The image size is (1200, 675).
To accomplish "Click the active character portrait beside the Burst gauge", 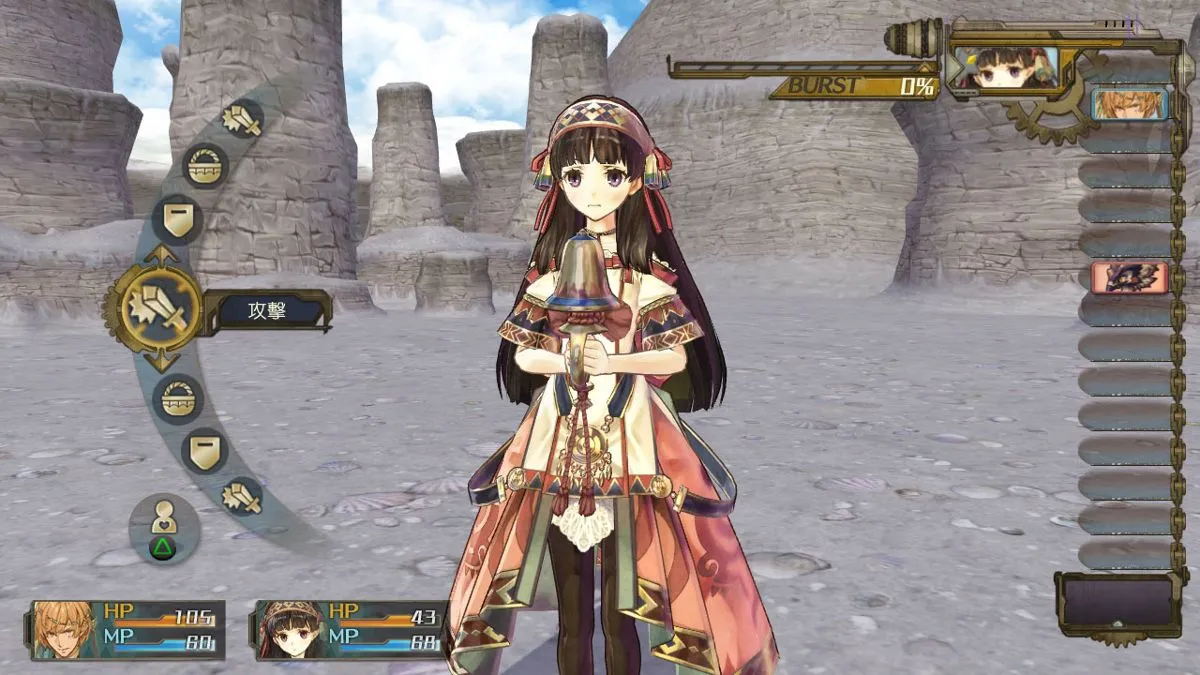I will pos(1005,69).
